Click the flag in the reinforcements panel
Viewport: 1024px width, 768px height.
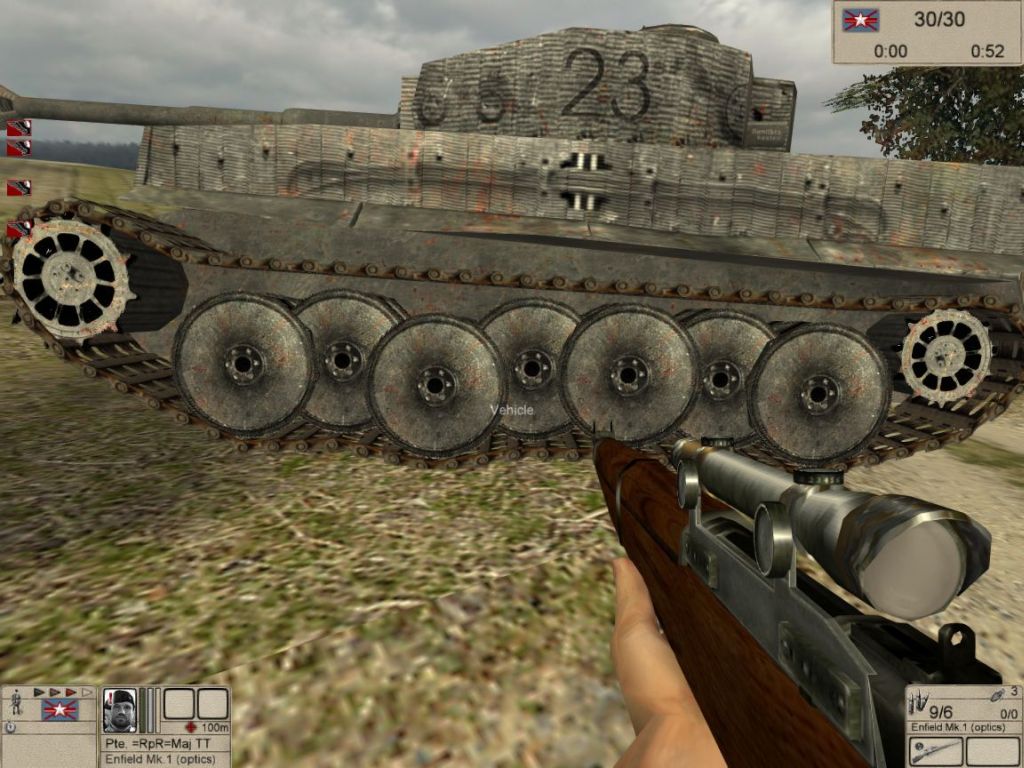click(860, 20)
